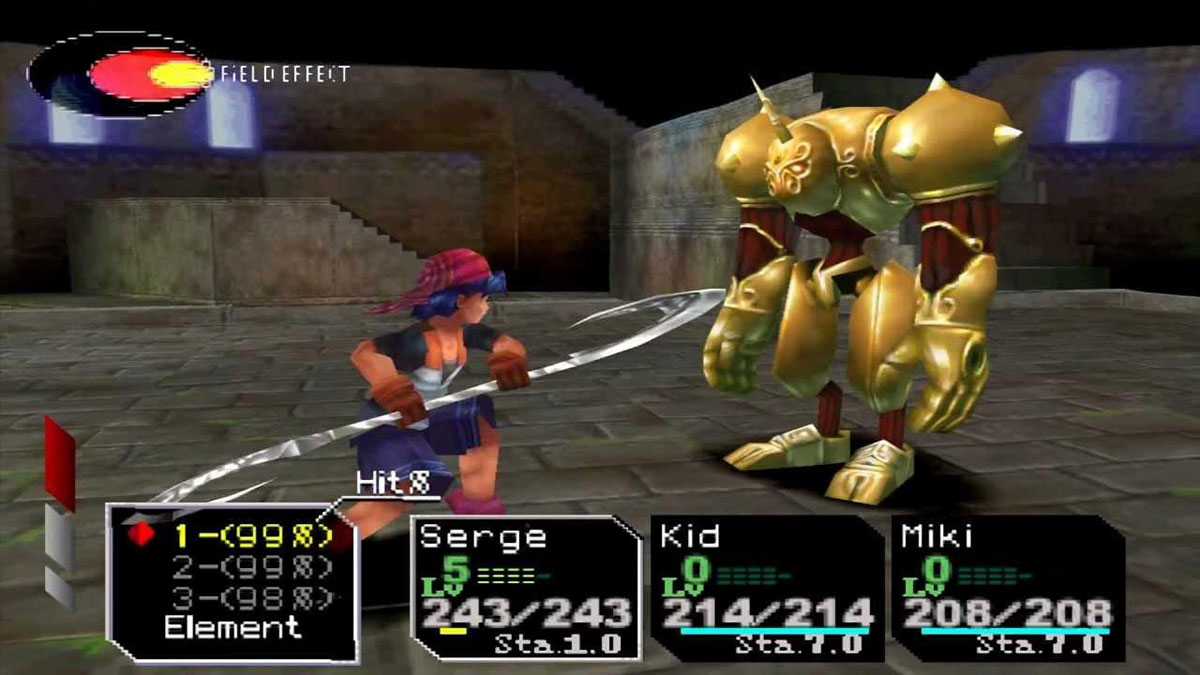Select Serge's party status panel

[526, 588]
